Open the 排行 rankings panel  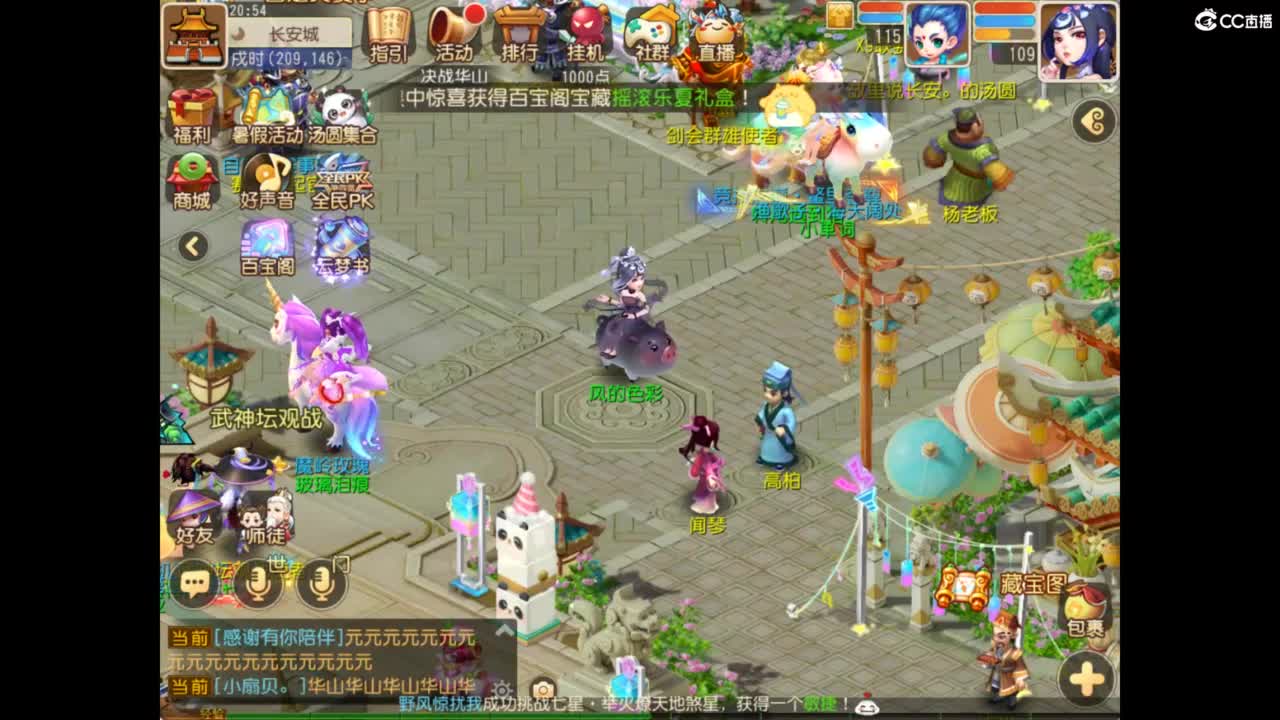click(x=518, y=33)
